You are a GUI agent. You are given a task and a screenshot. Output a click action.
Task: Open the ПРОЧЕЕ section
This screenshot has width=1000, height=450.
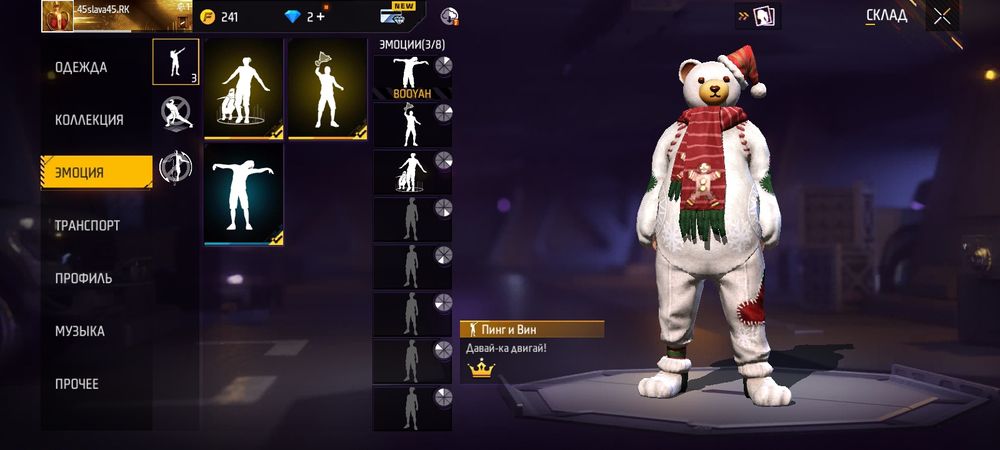77,384
